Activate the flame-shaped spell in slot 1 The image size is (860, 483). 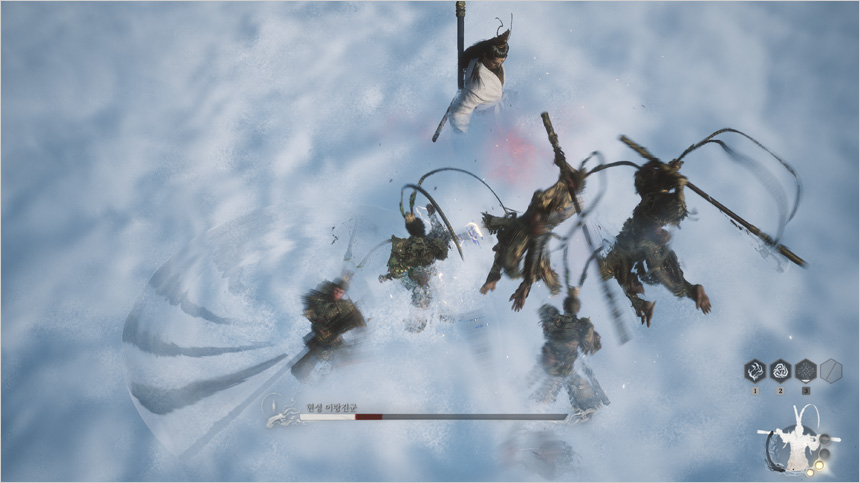point(755,371)
